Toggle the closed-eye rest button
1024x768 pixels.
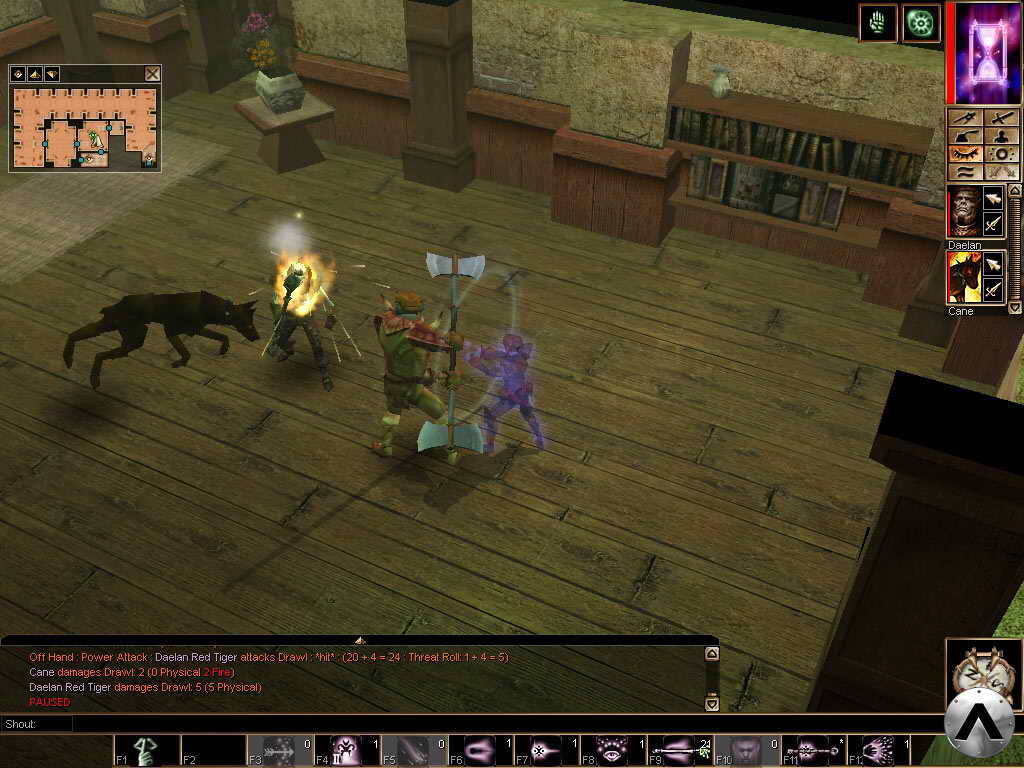964,154
